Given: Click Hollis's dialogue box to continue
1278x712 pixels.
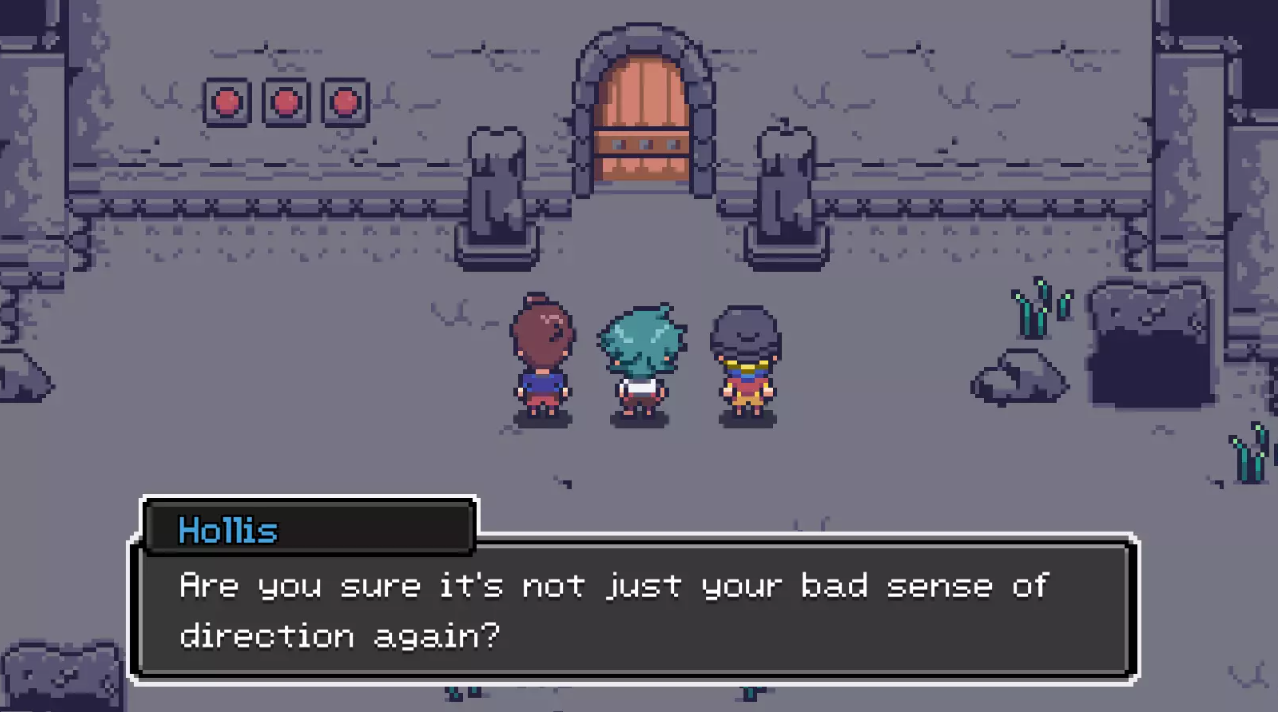Looking at the screenshot, I should tap(636, 609).
